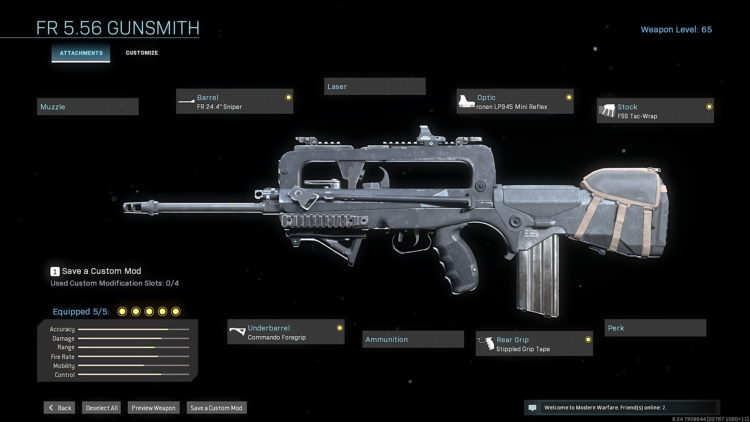Go back with the Back button
Screen dimensions: 750x422
tap(59, 408)
